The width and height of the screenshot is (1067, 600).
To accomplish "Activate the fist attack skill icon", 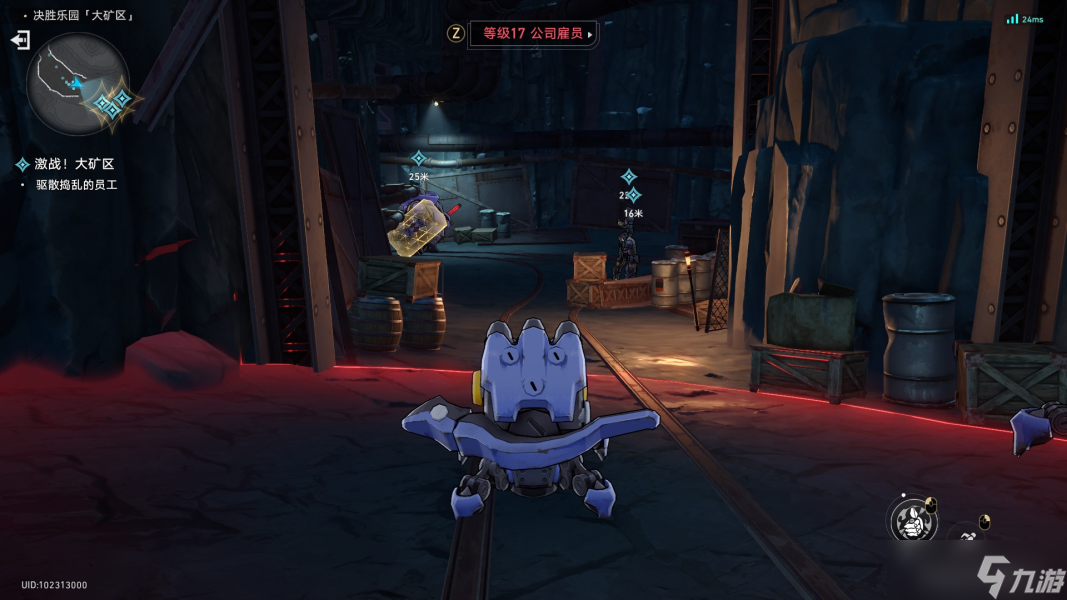I will 911,519.
